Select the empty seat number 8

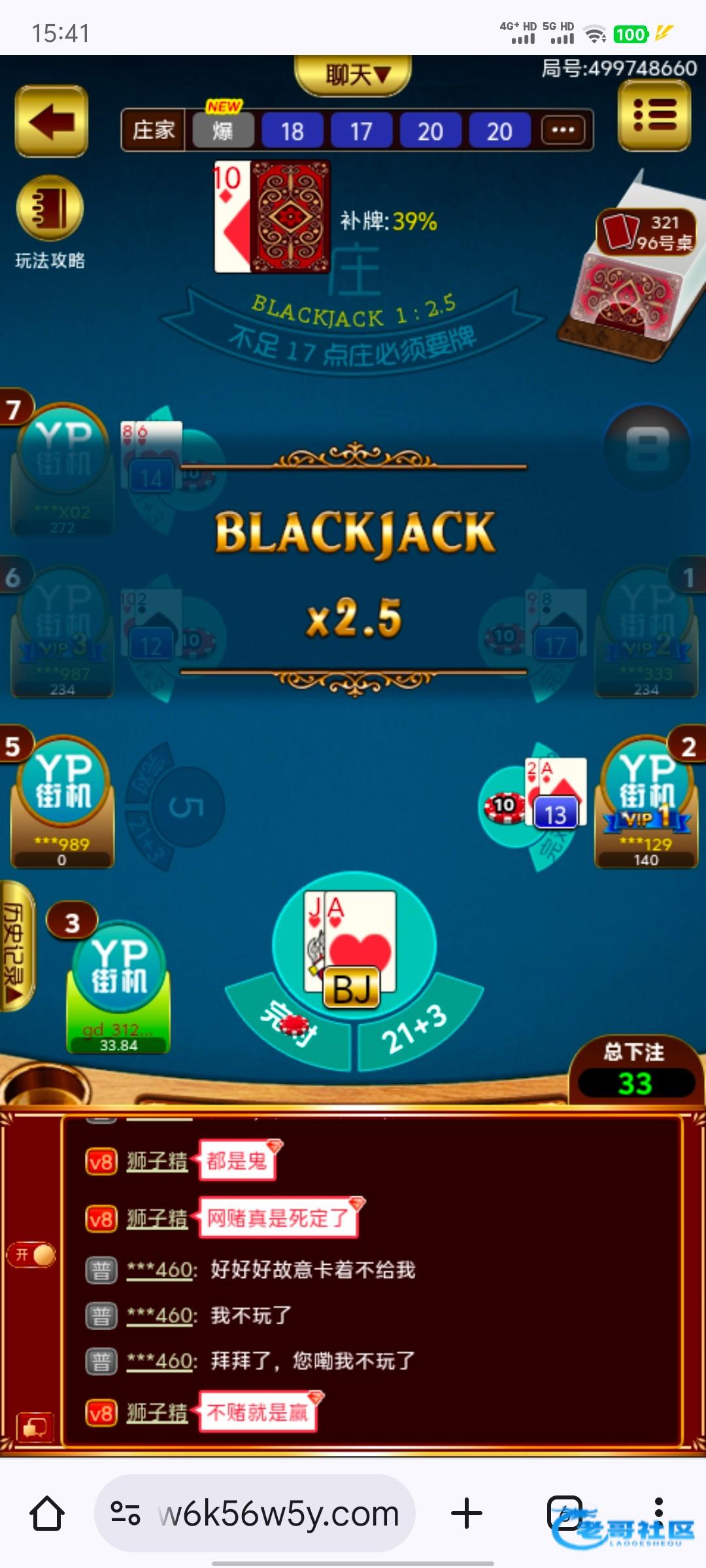pos(647,448)
